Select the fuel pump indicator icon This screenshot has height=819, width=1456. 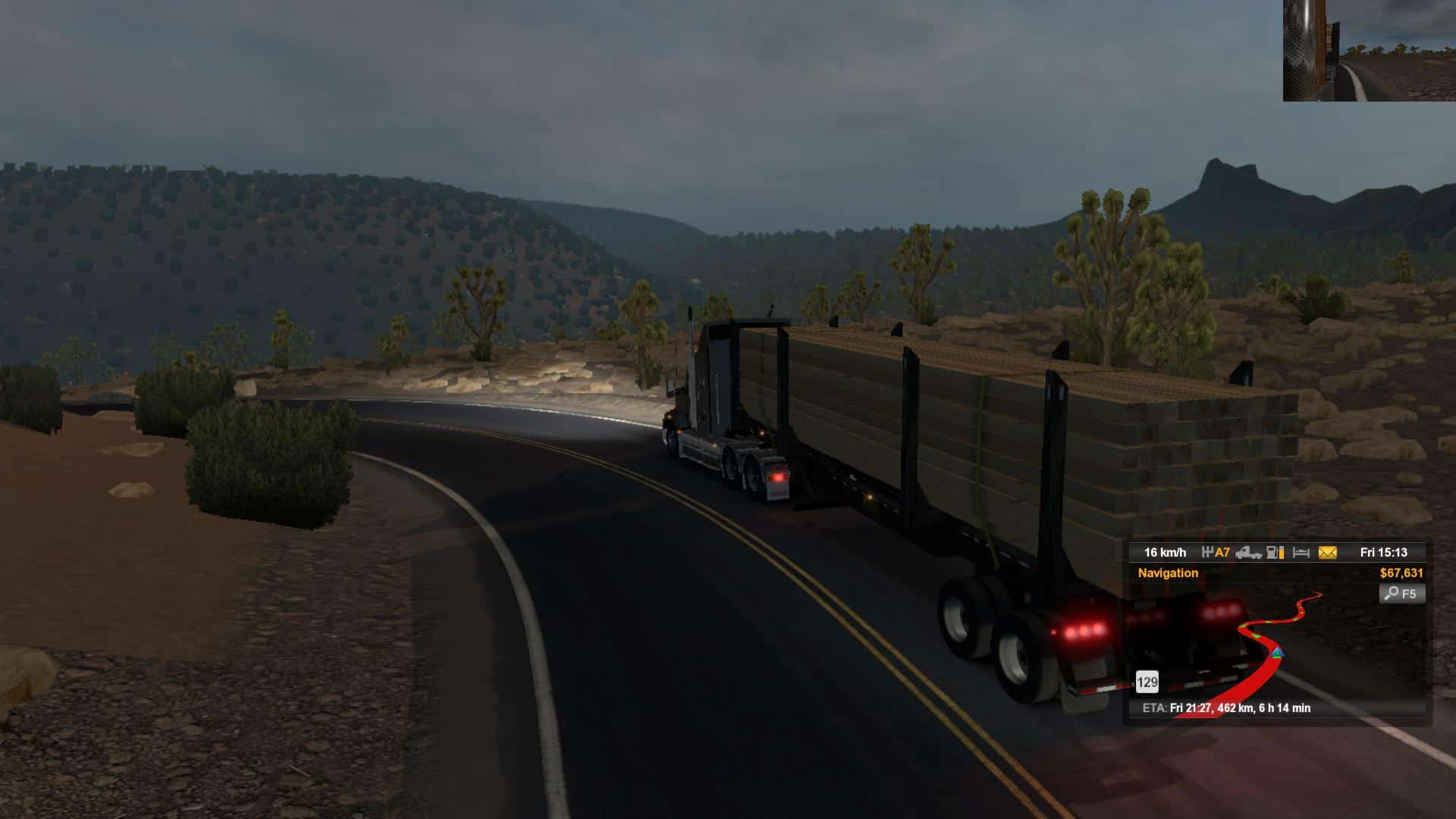pyautogui.click(x=1276, y=553)
